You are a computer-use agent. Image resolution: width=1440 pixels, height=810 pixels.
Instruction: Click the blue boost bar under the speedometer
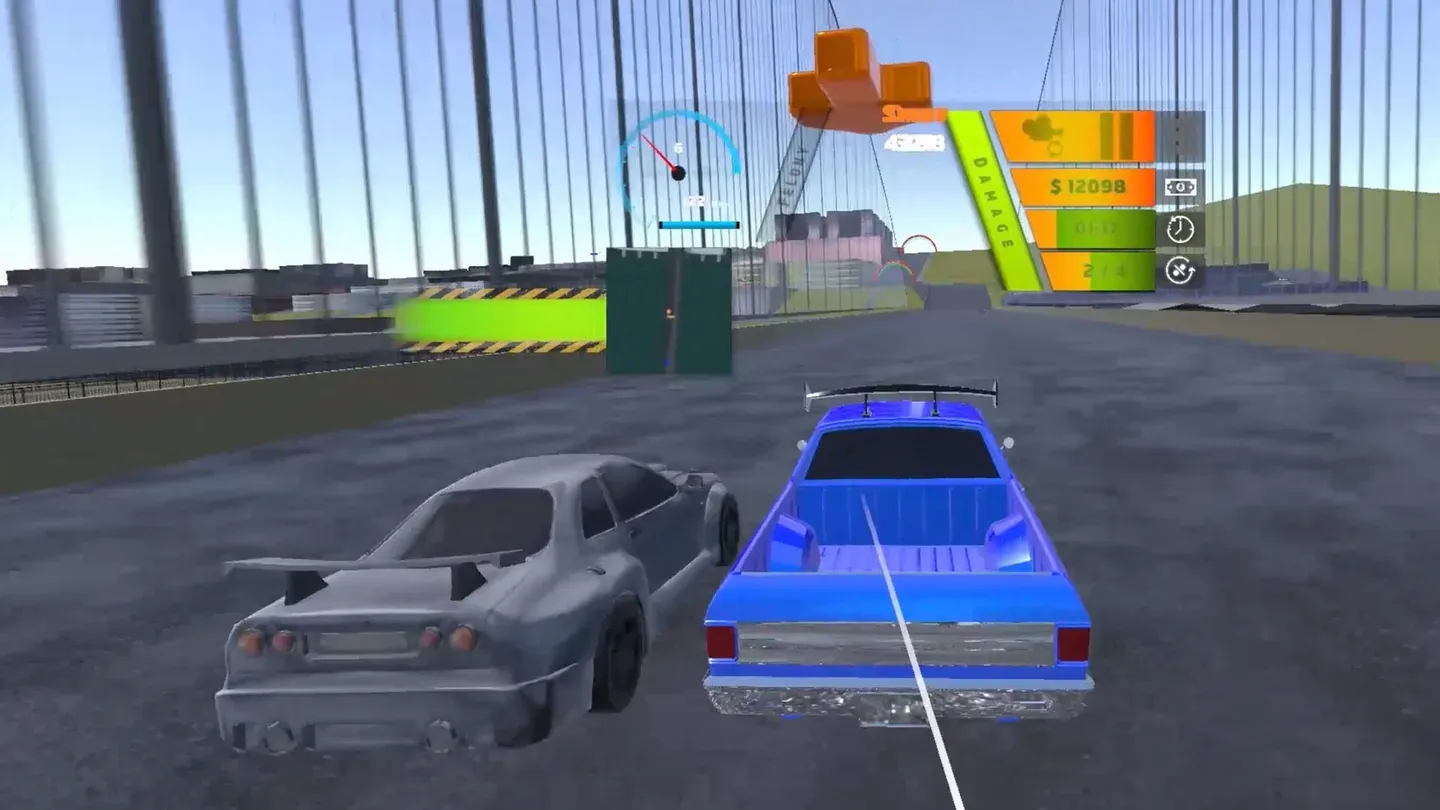(x=698, y=224)
